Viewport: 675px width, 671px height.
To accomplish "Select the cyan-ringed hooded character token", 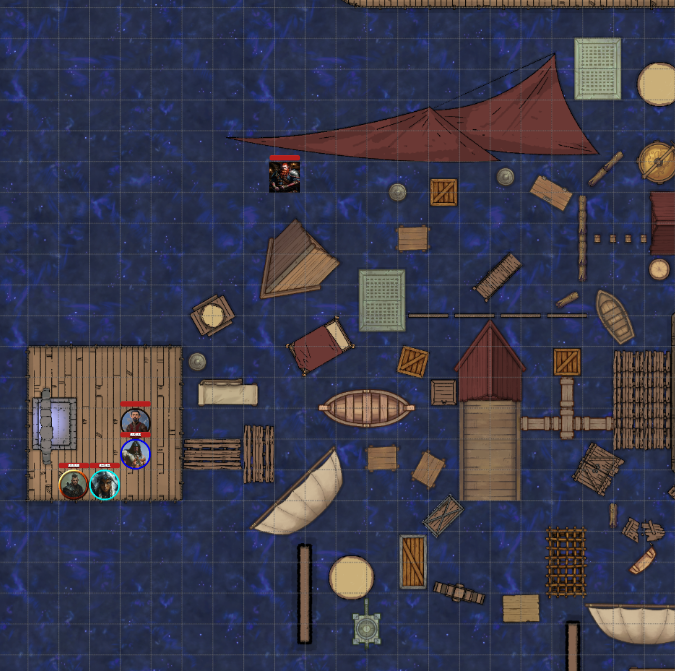I will pyautogui.click(x=104, y=485).
